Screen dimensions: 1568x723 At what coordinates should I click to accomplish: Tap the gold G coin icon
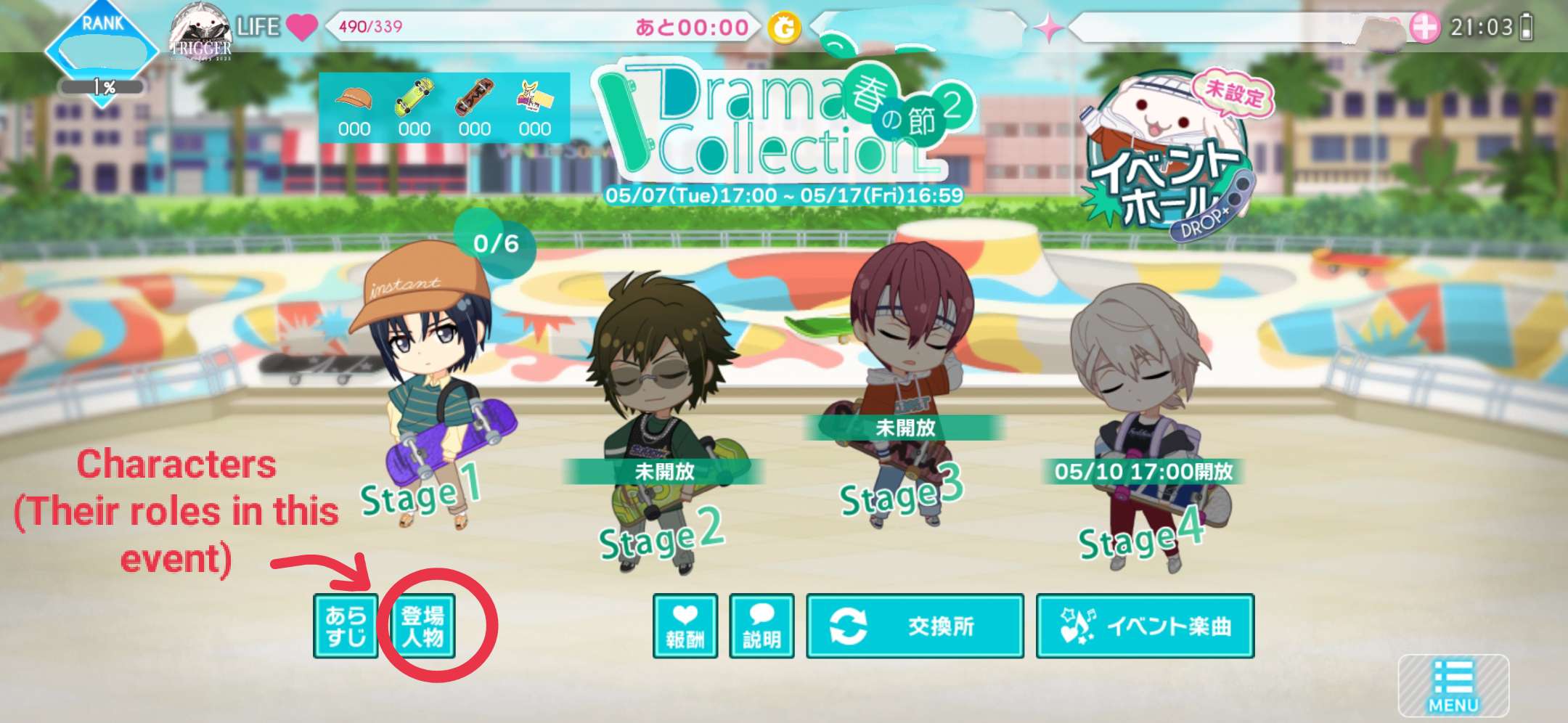785,28
